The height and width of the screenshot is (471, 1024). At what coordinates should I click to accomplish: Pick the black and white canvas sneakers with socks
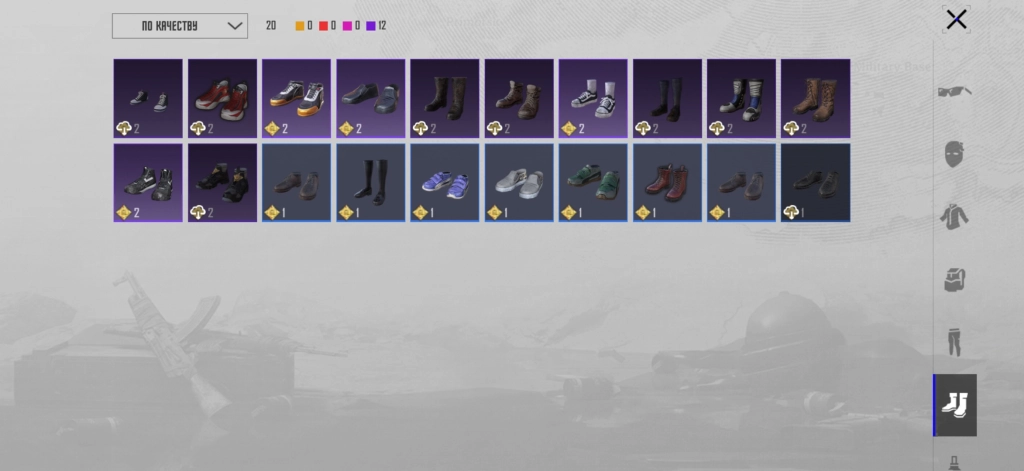pyautogui.click(x=593, y=98)
